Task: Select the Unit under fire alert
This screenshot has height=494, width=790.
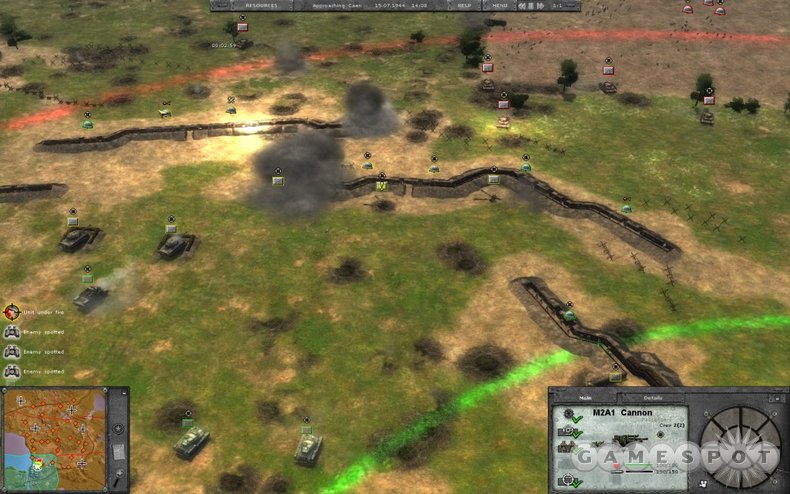Action: pyautogui.click(x=12, y=311)
